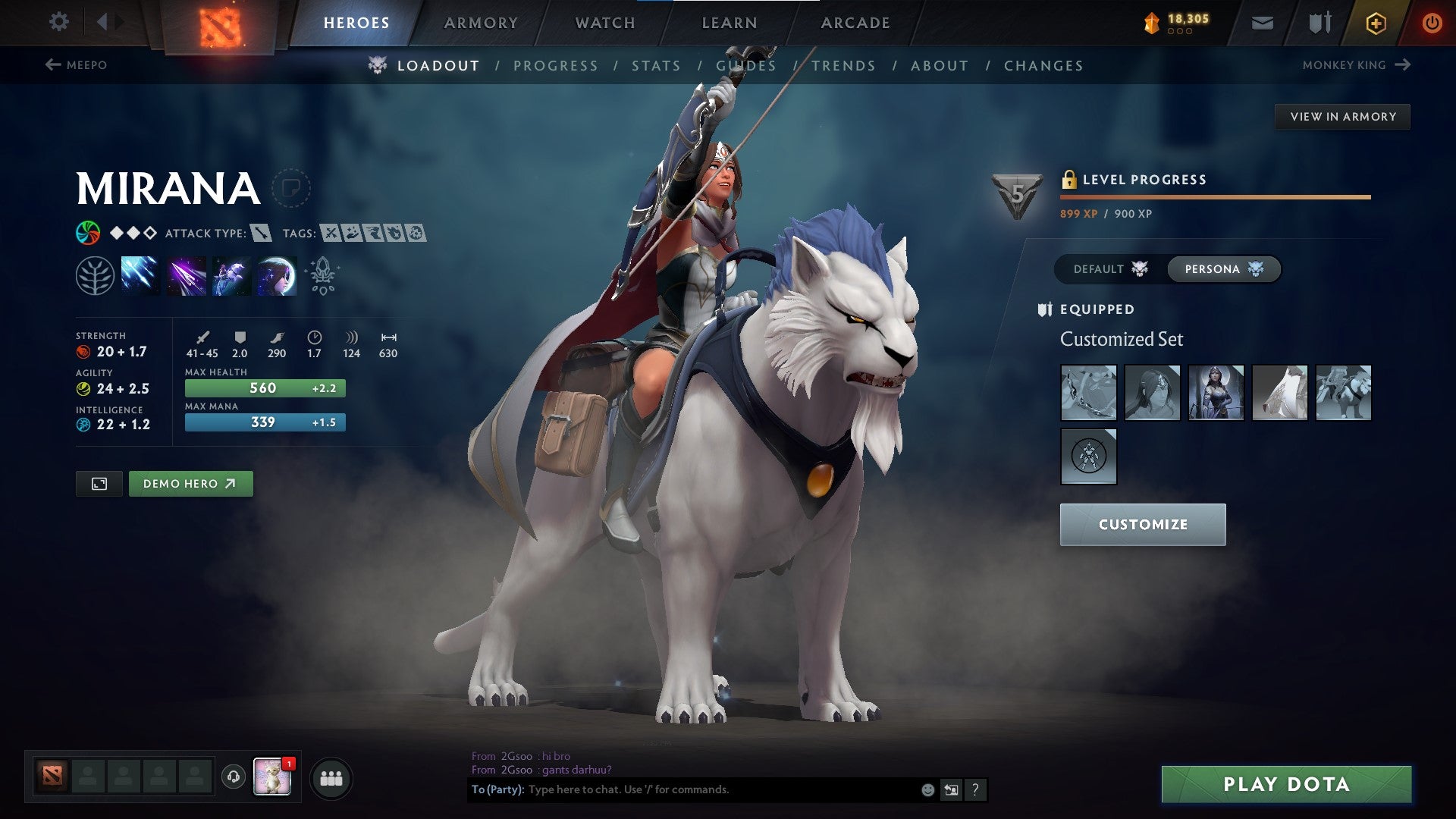The height and width of the screenshot is (819, 1456).
Task: Click the settings gear icon
Action: (x=58, y=22)
